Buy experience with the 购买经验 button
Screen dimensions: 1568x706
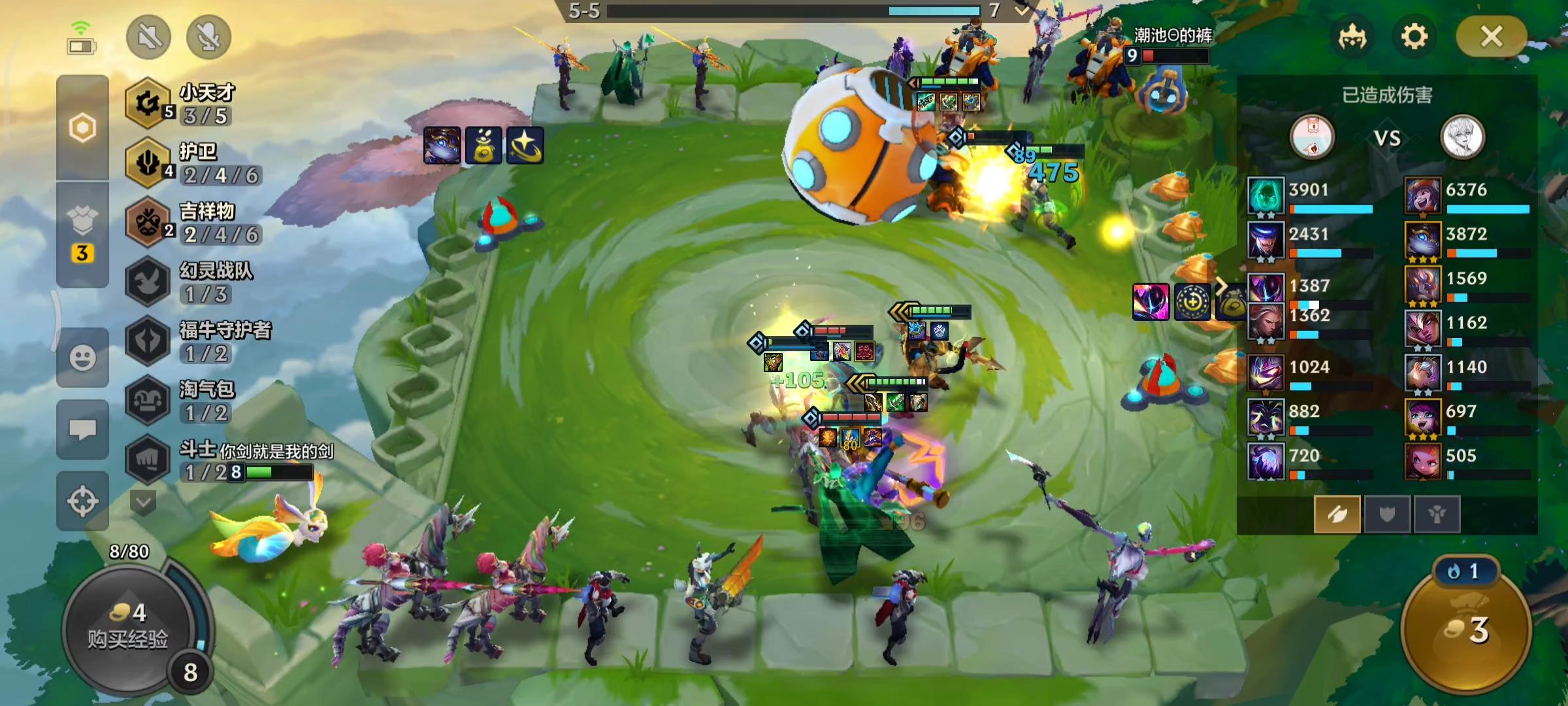coord(128,628)
